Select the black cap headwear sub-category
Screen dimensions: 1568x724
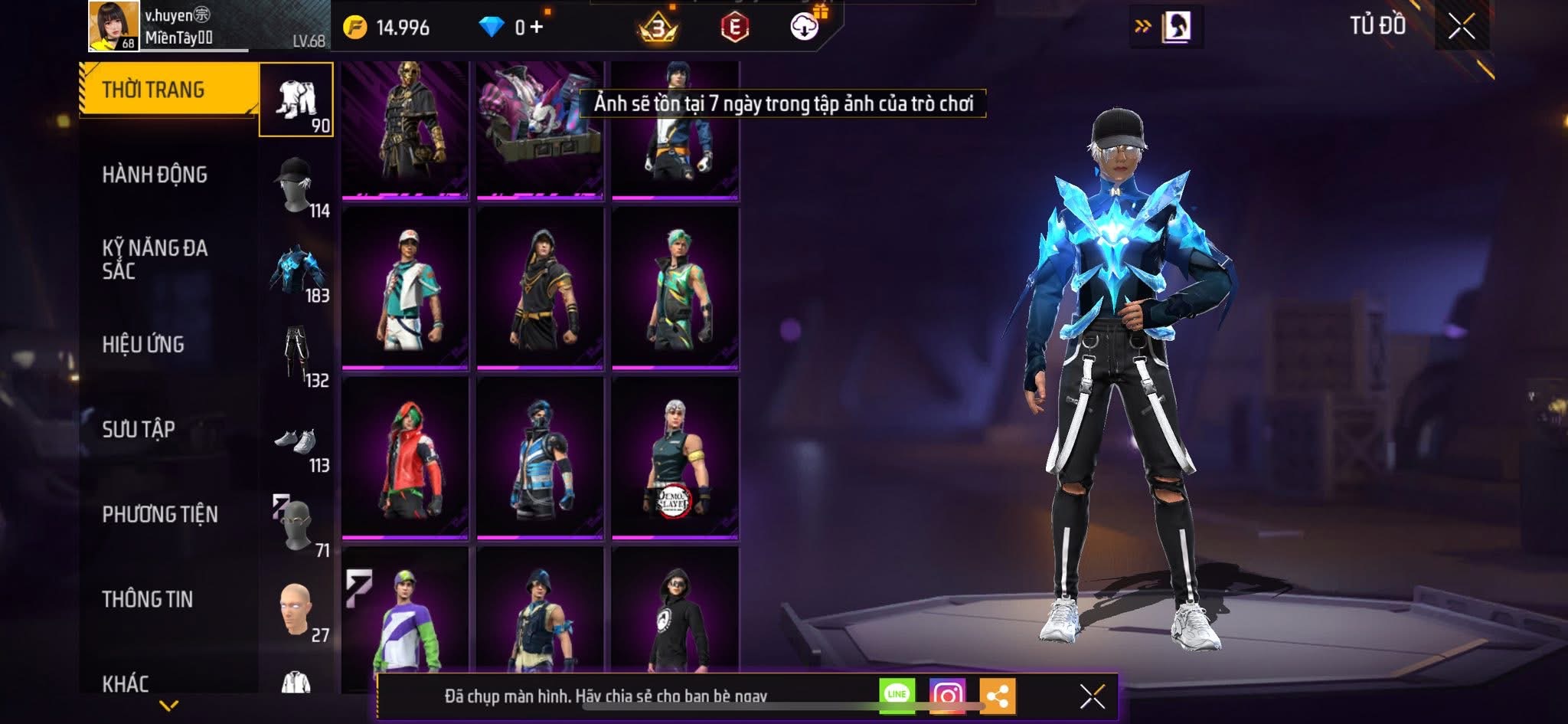pyautogui.click(x=296, y=185)
